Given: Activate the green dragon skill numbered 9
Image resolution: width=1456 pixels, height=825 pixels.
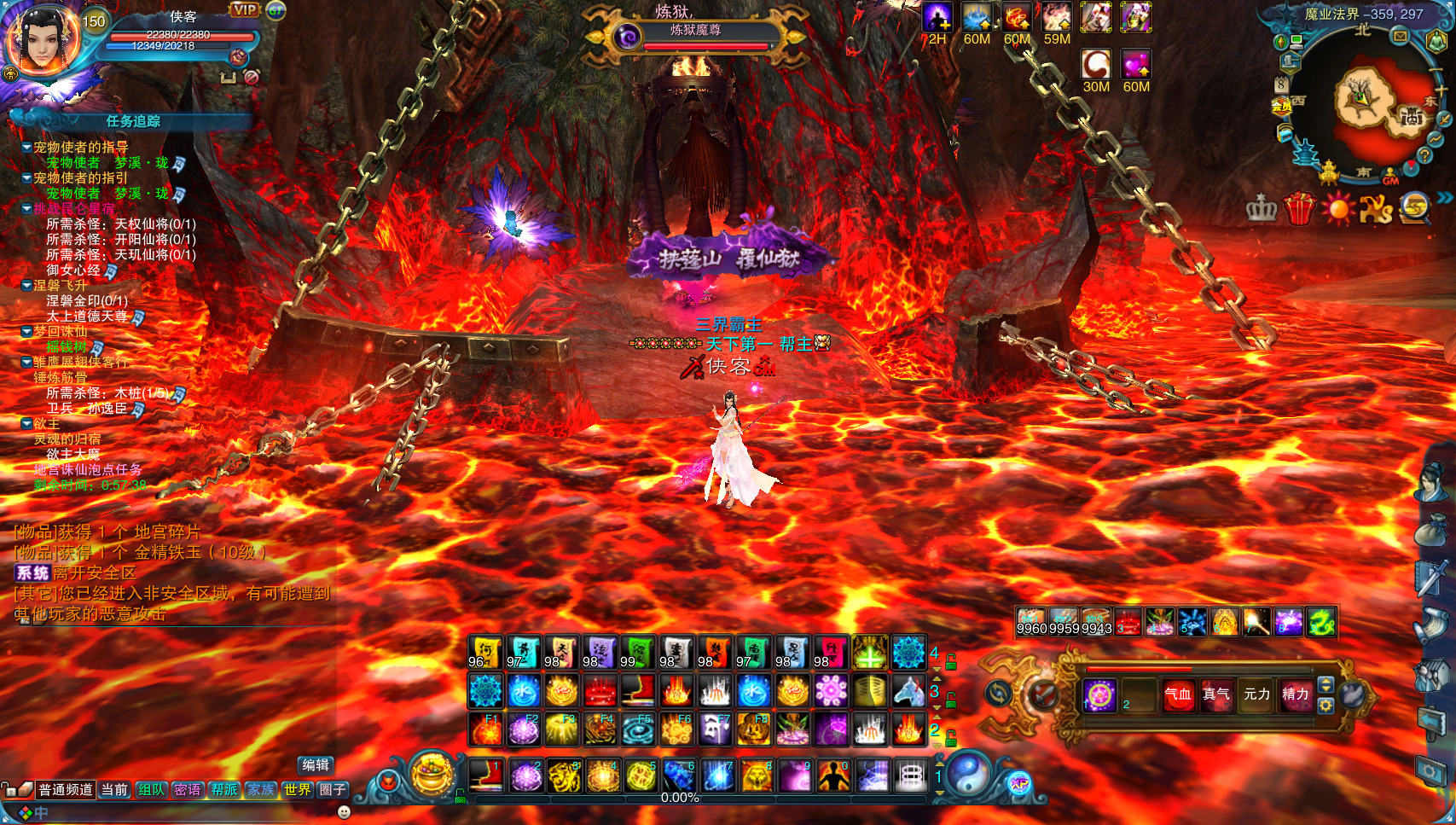Looking at the screenshot, I should [x=1320, y=623].
